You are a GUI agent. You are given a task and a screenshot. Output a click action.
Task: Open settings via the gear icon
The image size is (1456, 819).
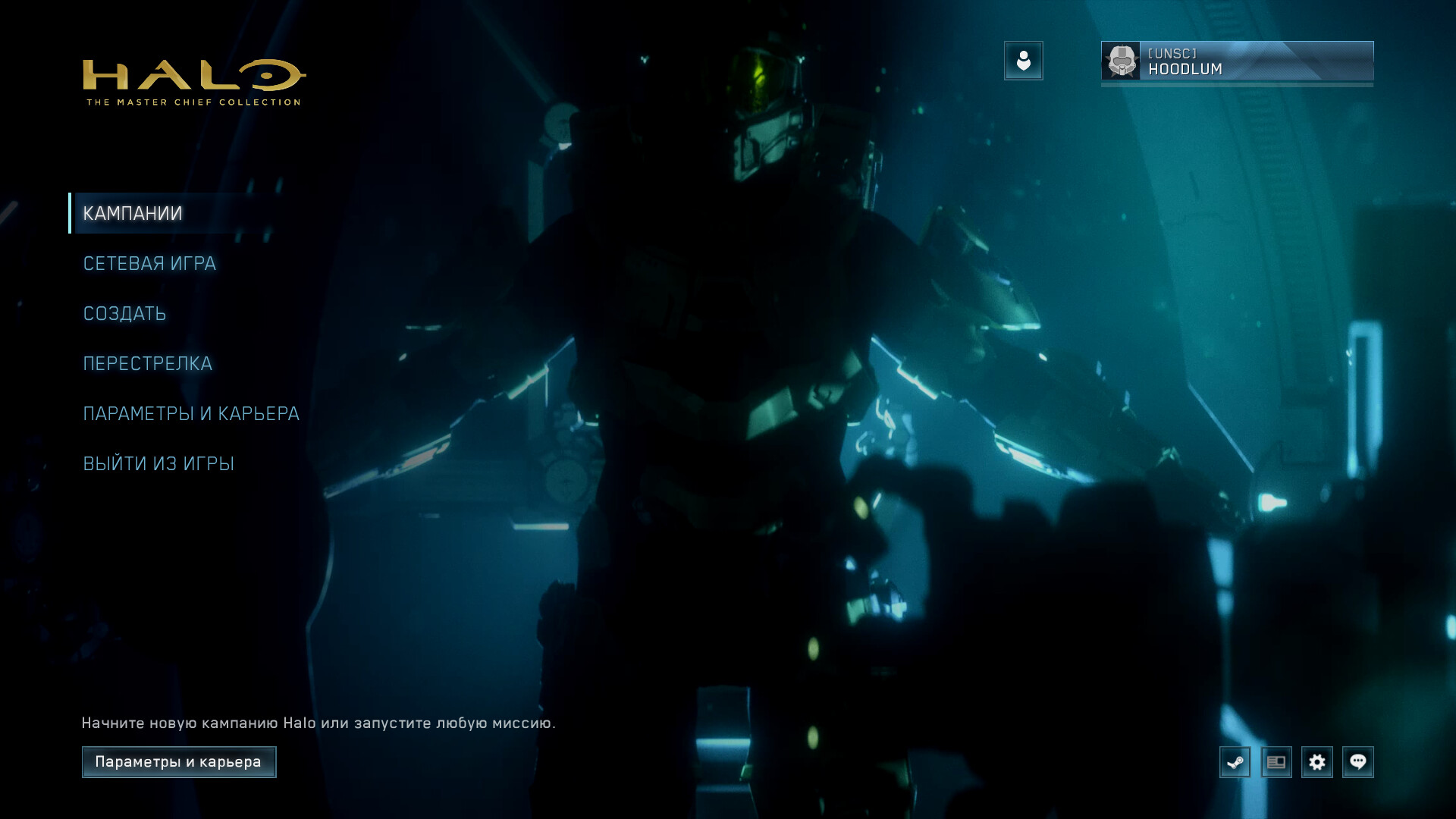point(1317,762)
